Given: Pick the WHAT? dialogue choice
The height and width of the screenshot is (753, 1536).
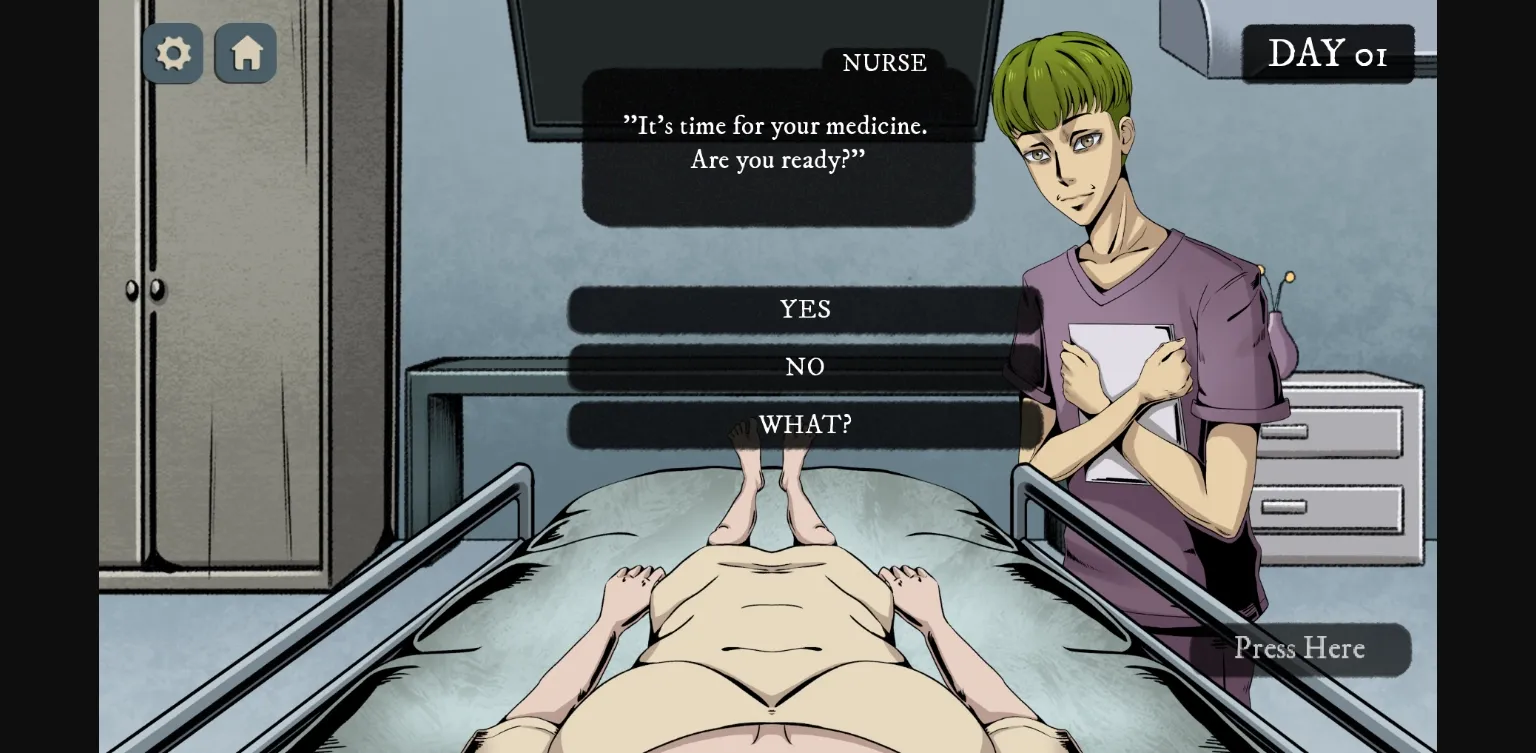Looking at the screenshot, I should pos(805,424).
